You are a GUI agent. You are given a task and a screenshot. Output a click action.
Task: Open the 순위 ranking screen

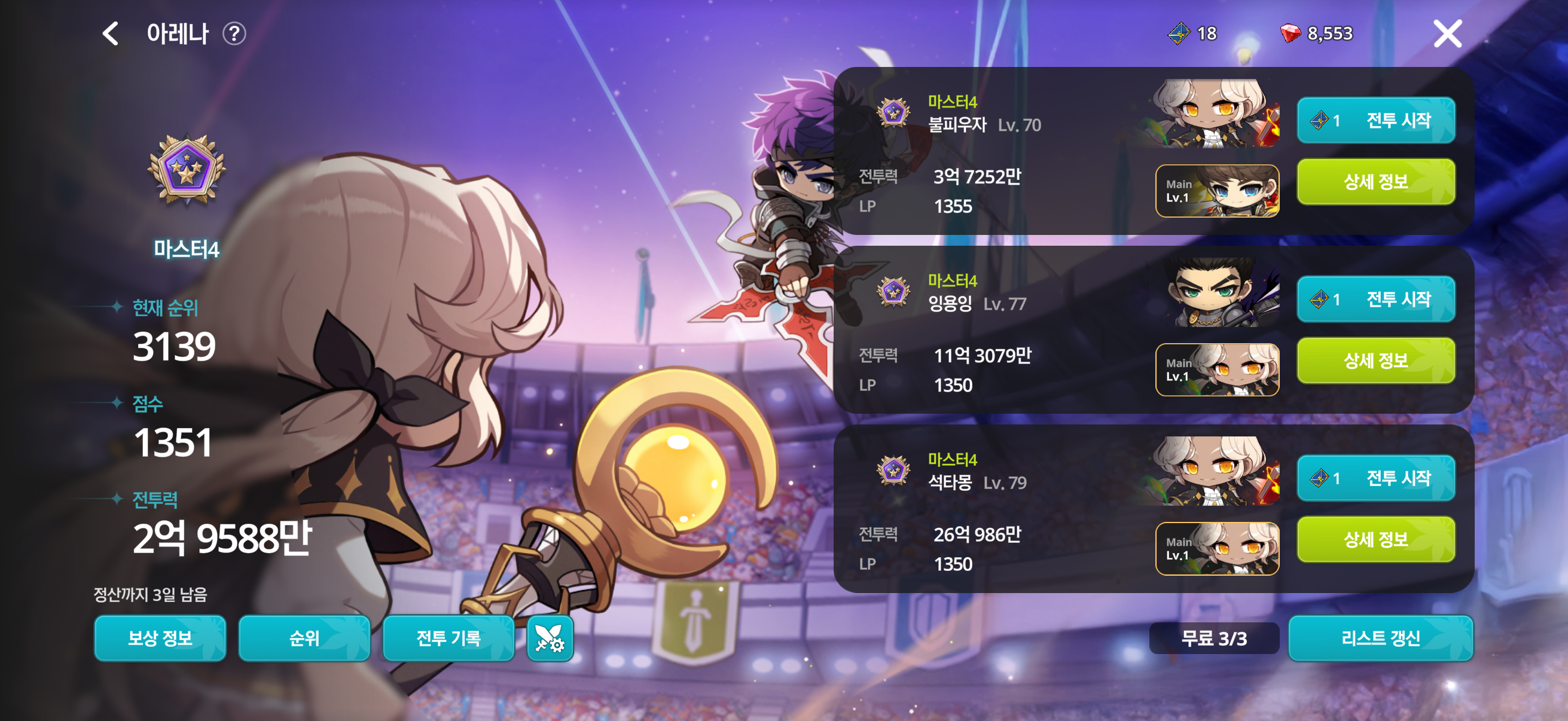pos(304,638)
